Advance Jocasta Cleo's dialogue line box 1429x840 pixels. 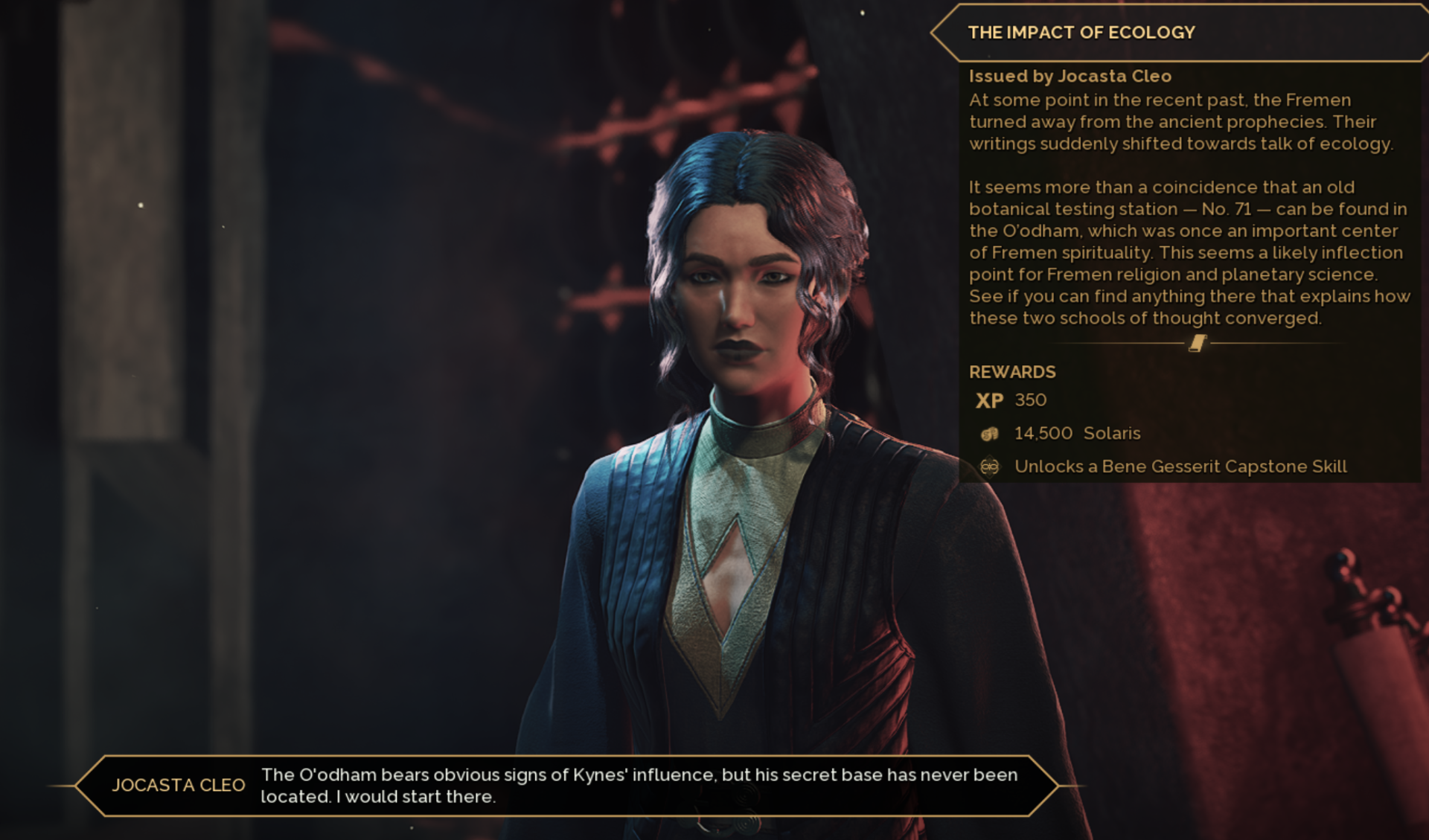coord(566,786)
